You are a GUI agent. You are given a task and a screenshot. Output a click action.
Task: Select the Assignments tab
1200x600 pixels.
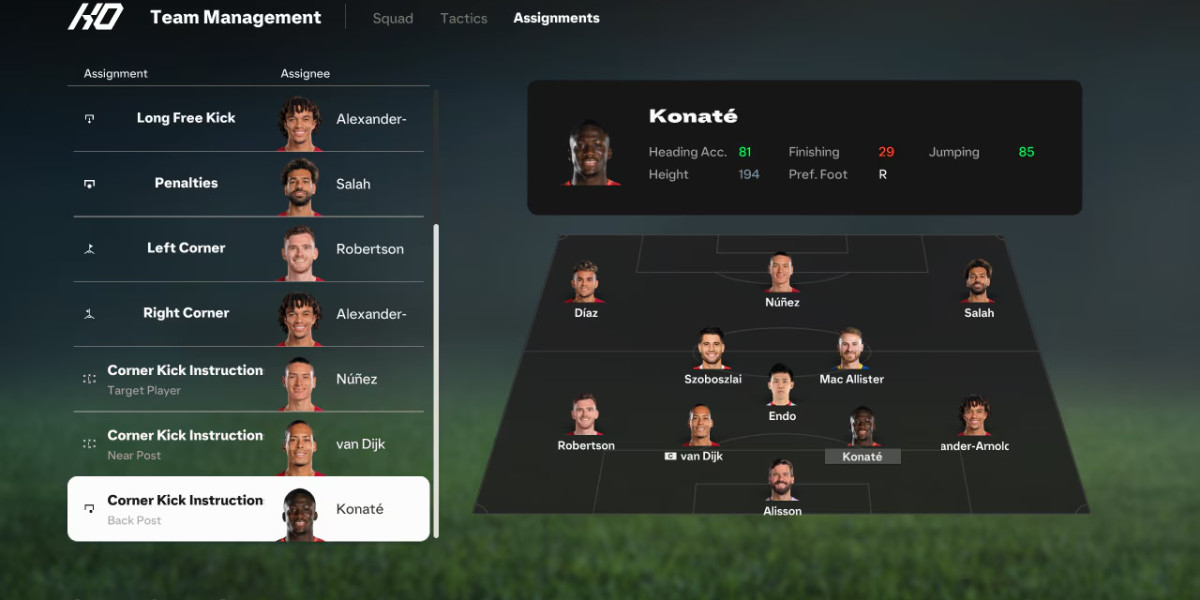tap(556, 18)
